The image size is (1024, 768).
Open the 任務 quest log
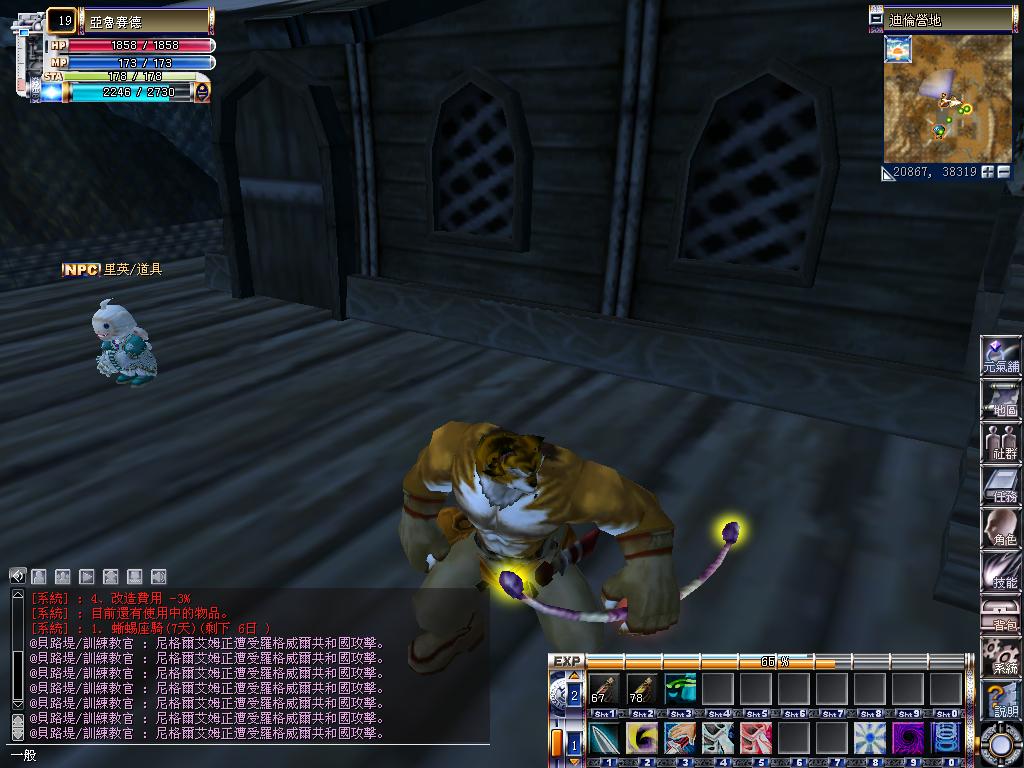(x=1000, y=485)
